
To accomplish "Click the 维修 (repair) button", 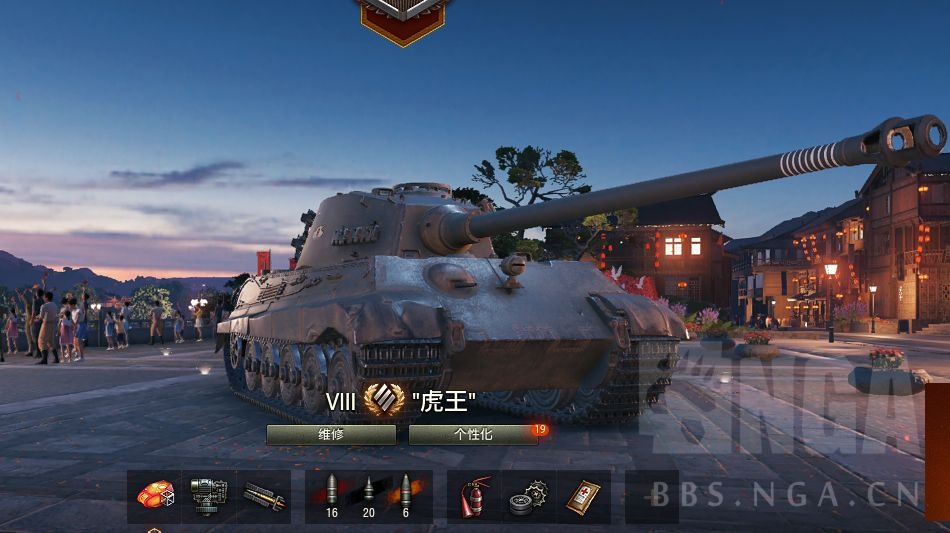I will click(331, 434).
